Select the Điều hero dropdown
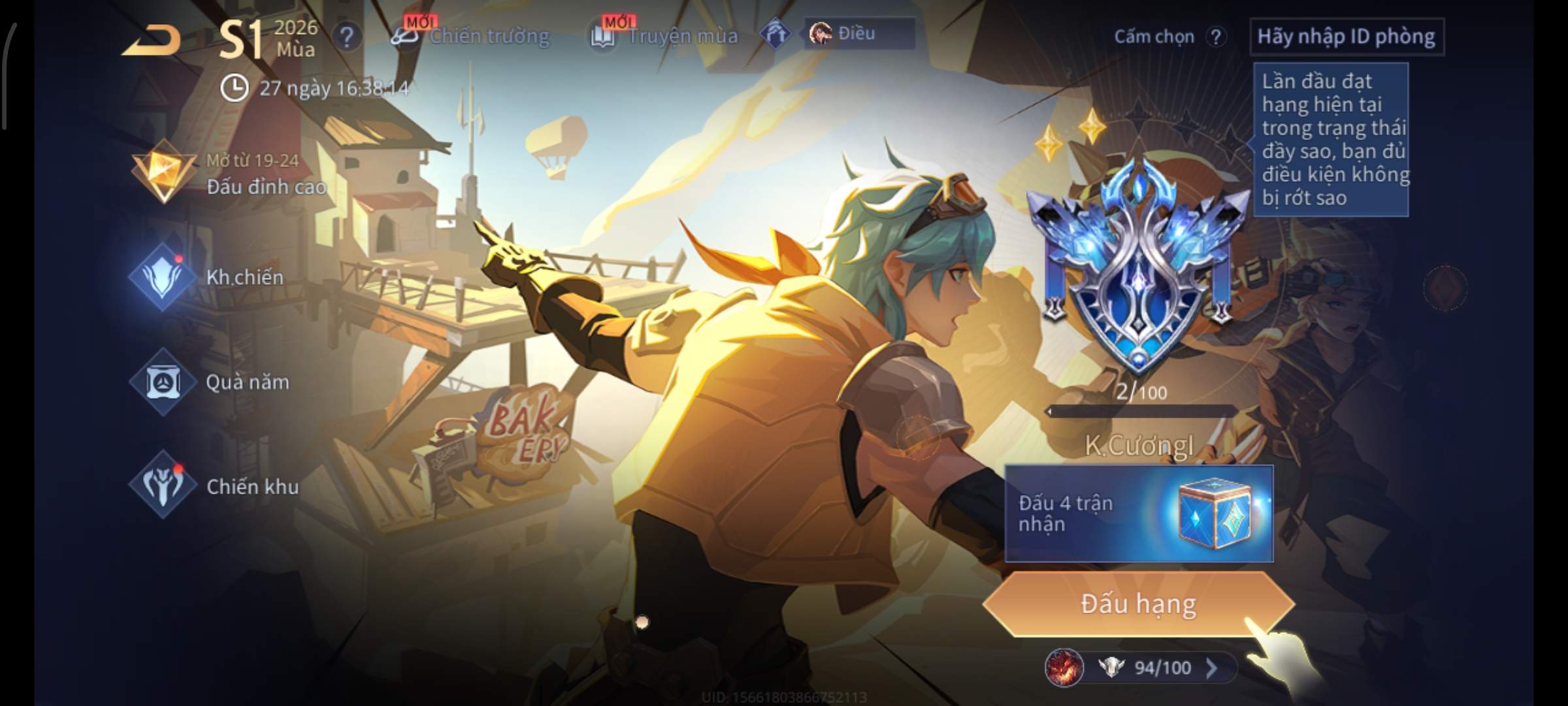Screen dimensions: 1568x706 [x=858, y=34]
